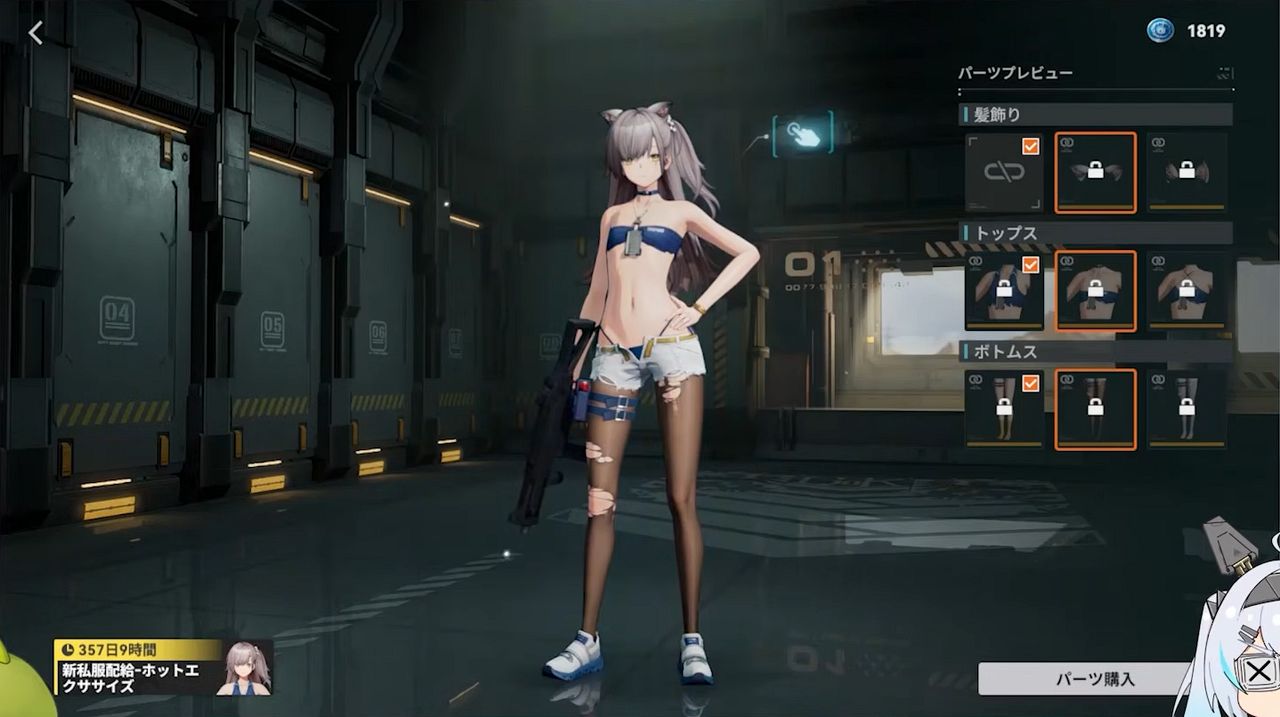1280x717 pixels.
Task: Click the blue currency coin icon
Action: coord(1160,31)
